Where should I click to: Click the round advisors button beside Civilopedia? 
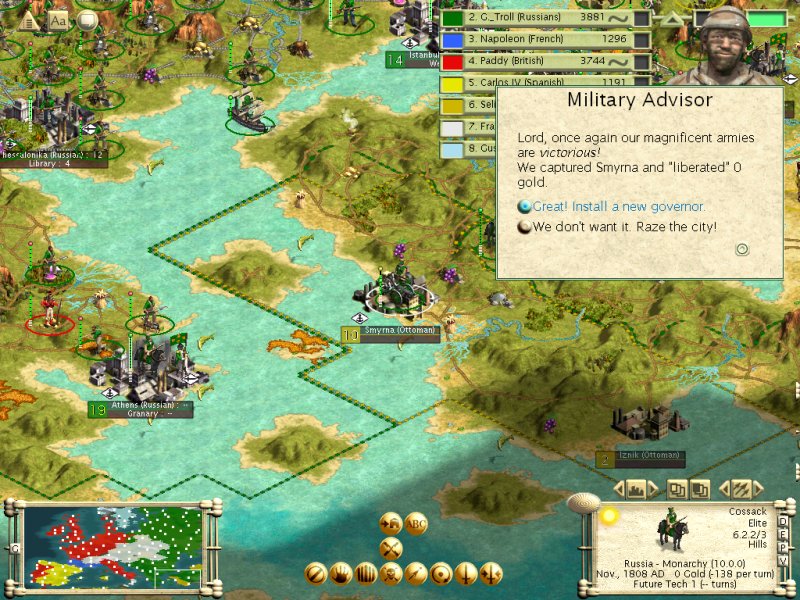pyautogui.click(x=87, y=20)
